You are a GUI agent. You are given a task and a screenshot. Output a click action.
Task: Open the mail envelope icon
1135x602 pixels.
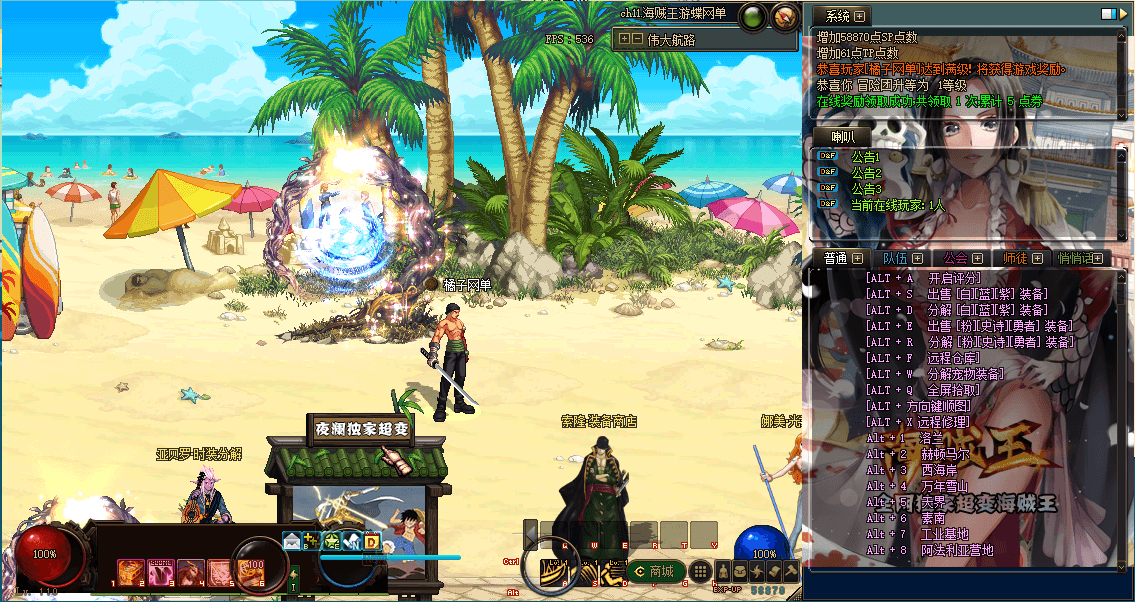click(292, 541)
